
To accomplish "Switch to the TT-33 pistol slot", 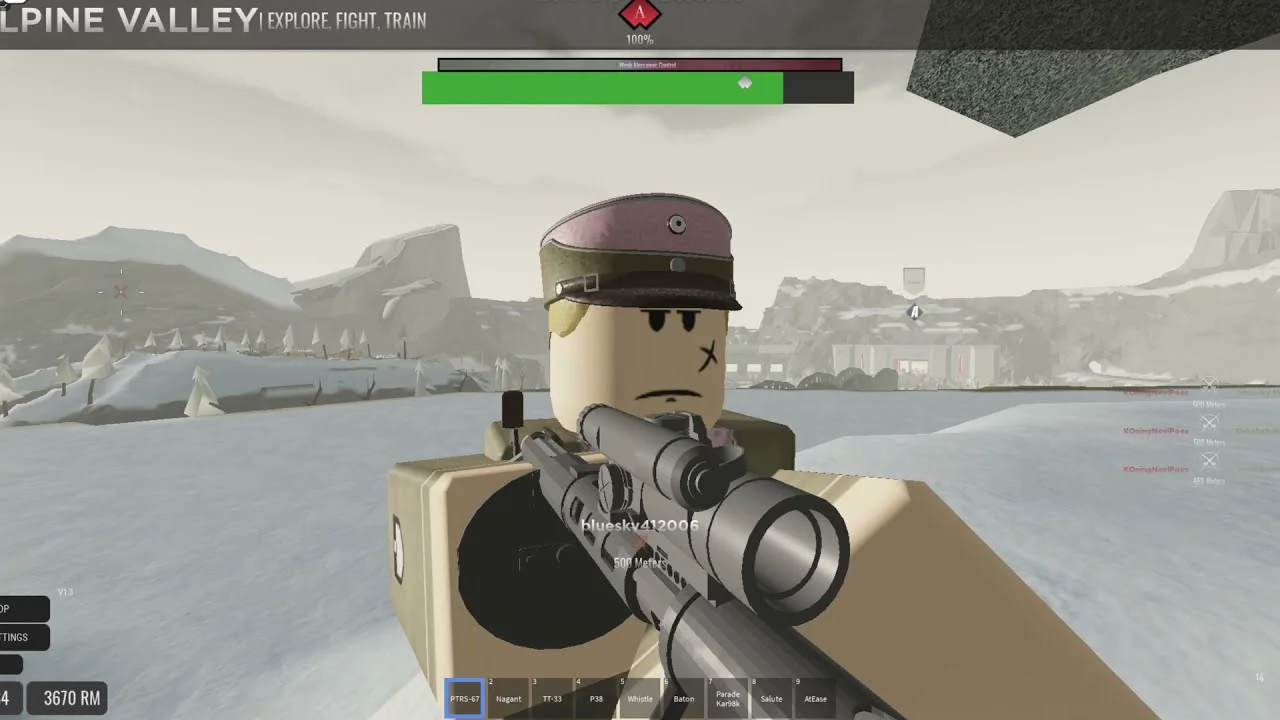I will 552,698.
